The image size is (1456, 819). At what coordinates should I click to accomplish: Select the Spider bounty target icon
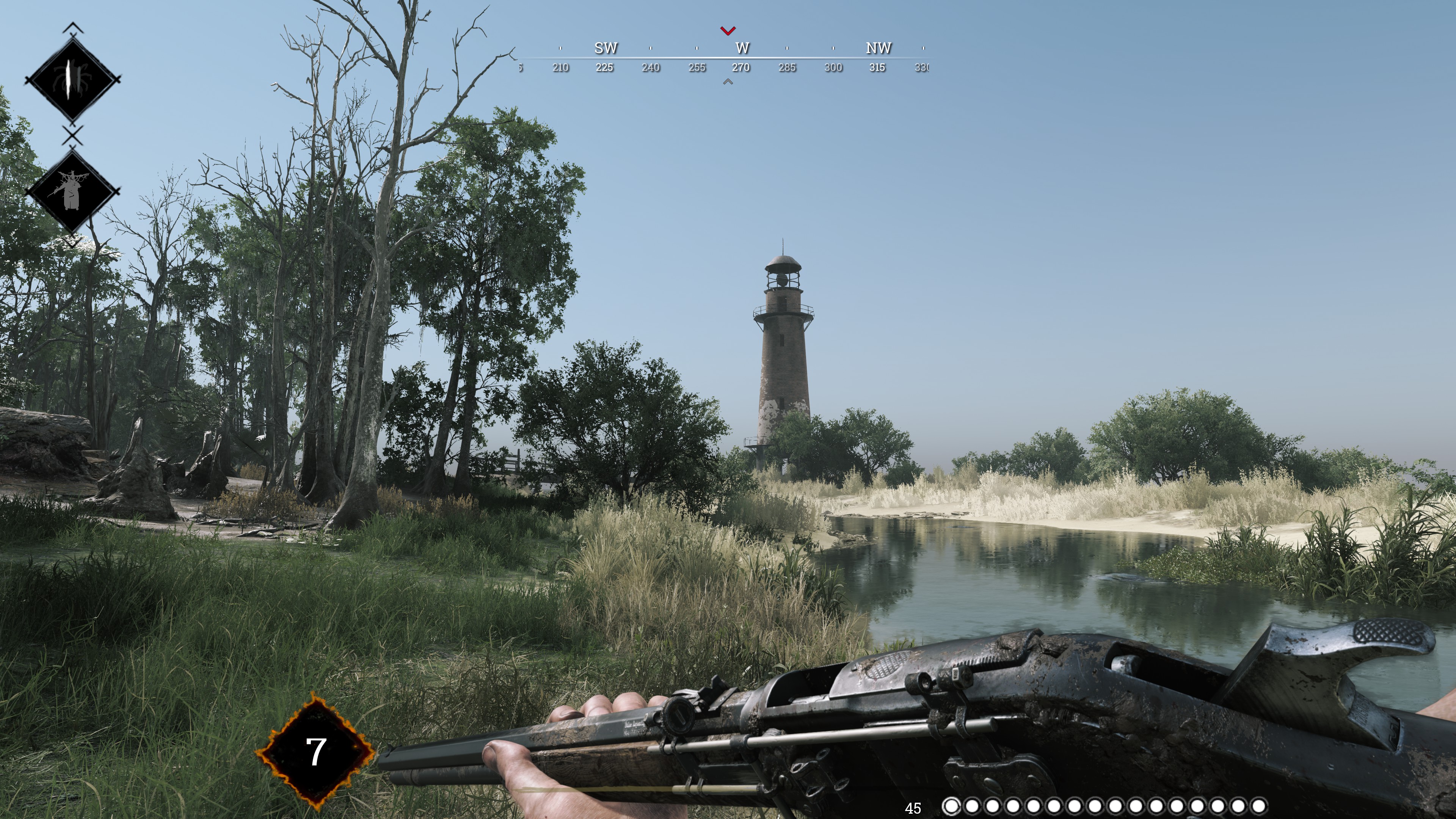(72, 79)
